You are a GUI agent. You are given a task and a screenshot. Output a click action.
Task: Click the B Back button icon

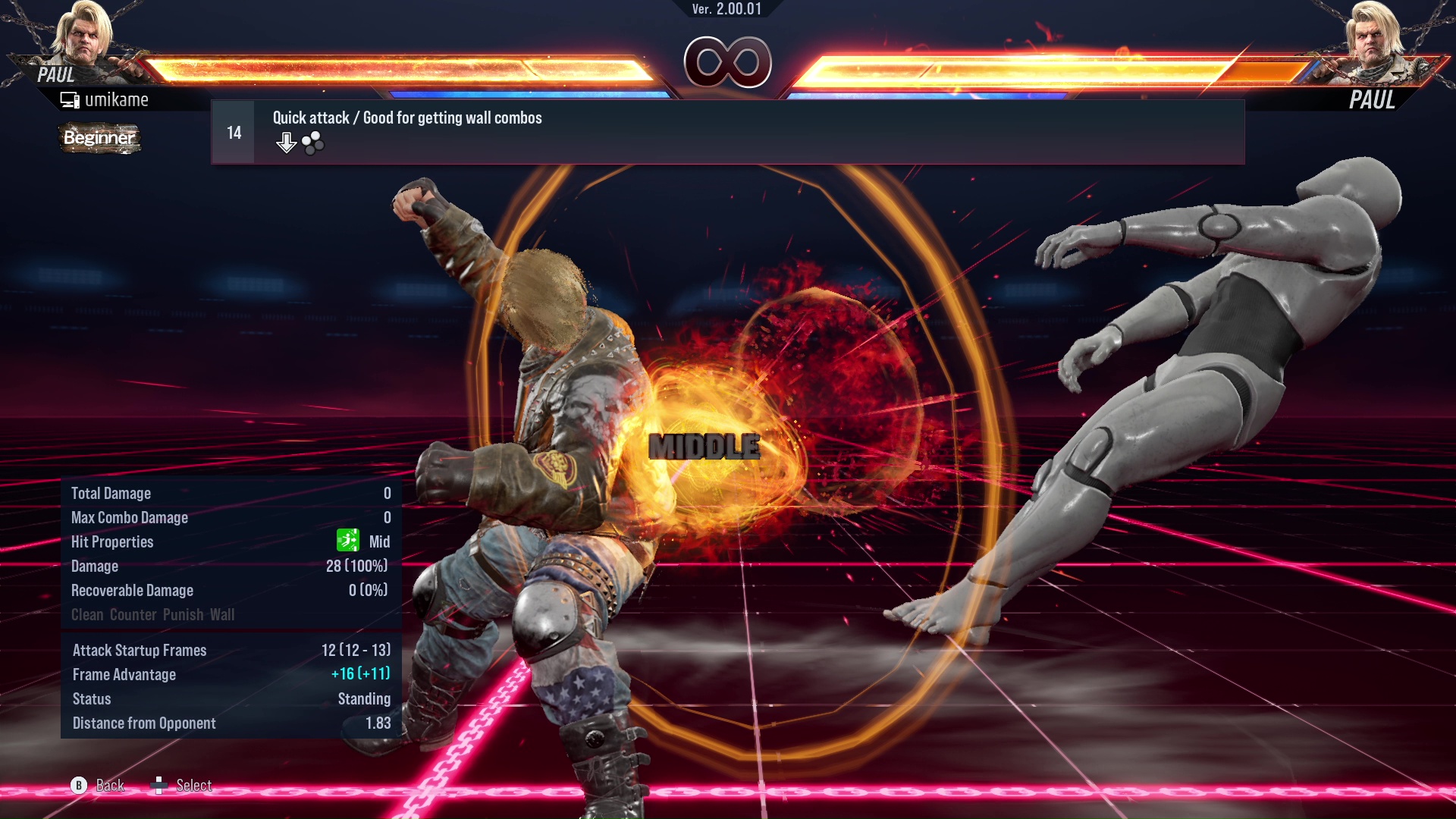tap(78, 786)
